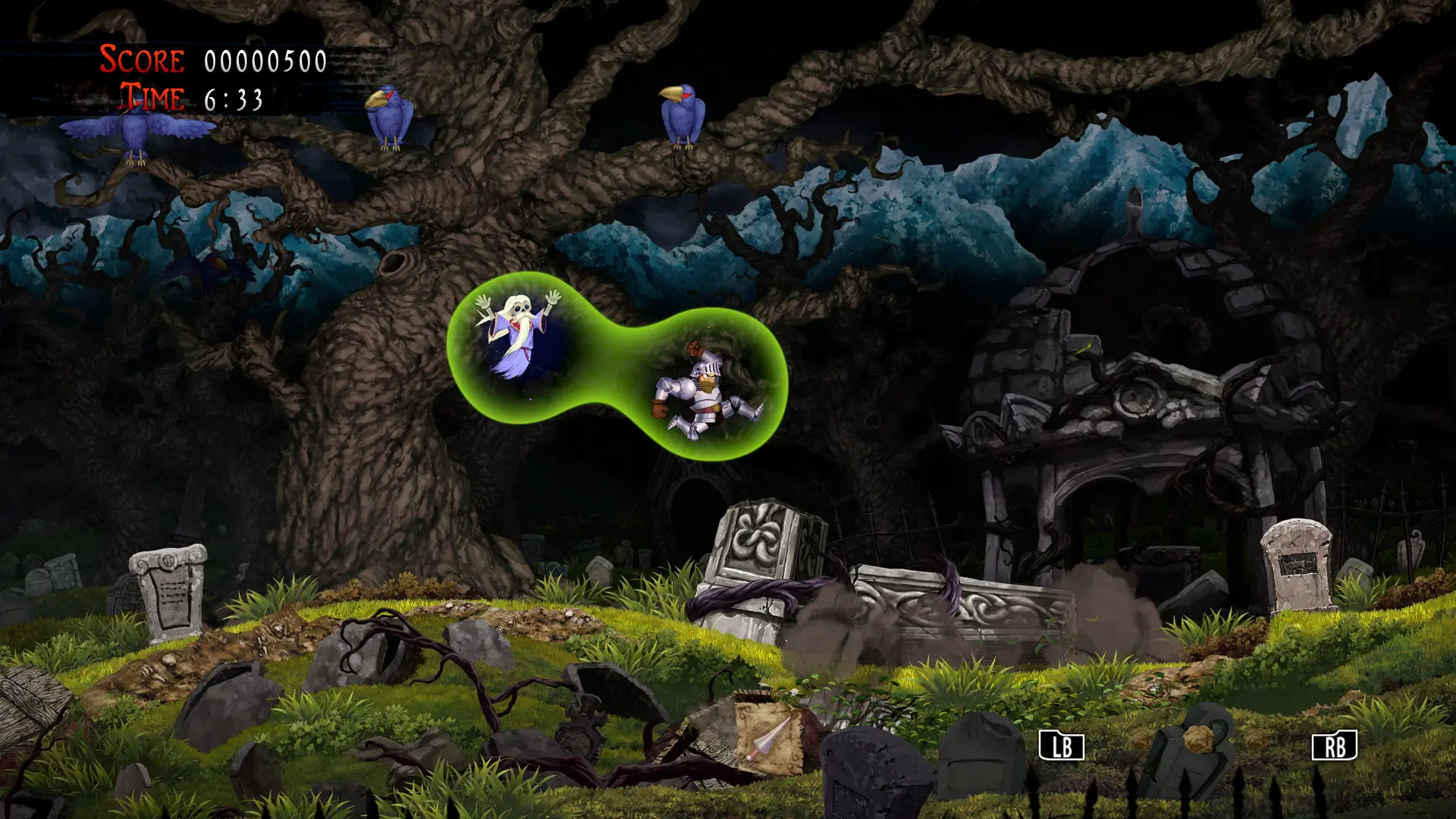Click the toucan-beaked bird at top center
Image resolution: width=1456 pixels, height=819 pixels.
(682, 112)
